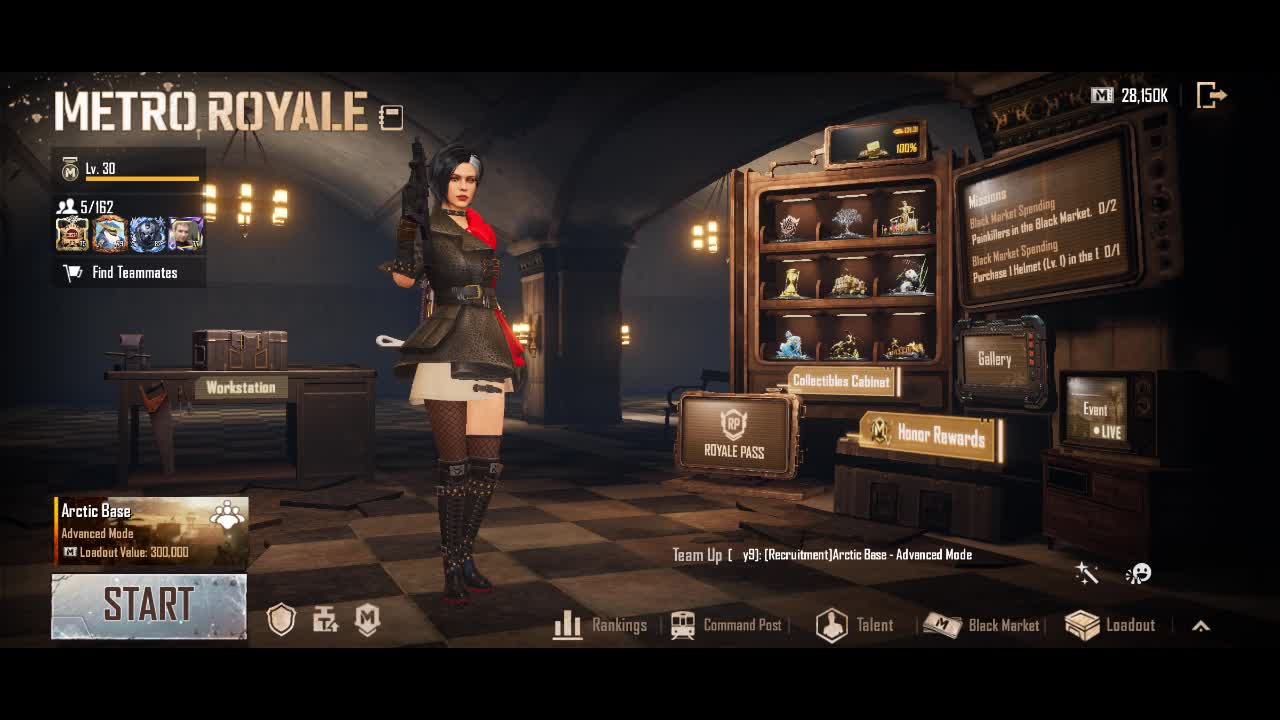Viewport: 1280px width, 720px height.
Task: Select the Arctic Base map card
Action: click(151, 531)
